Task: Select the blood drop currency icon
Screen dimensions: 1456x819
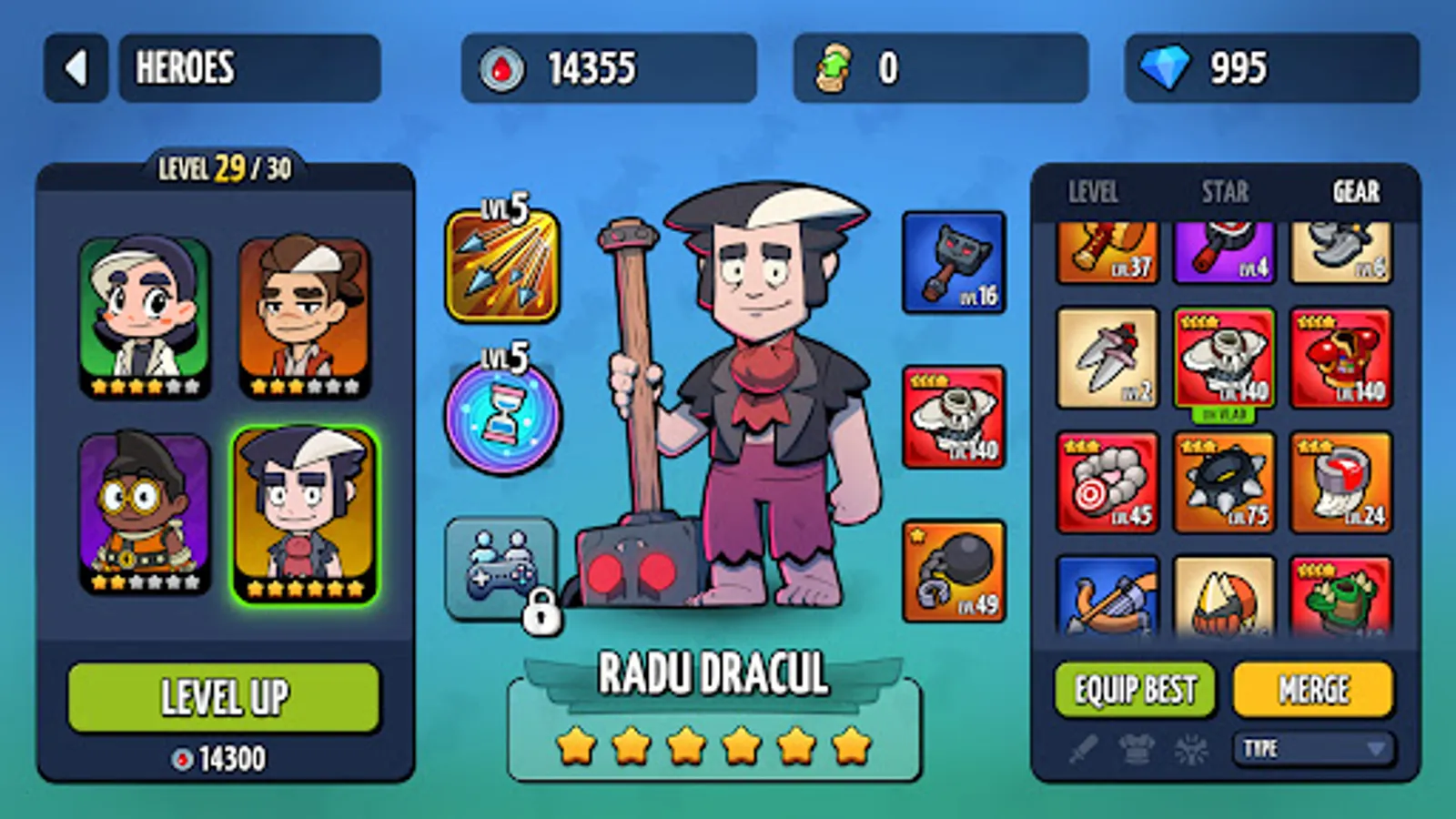Action: click(501, 67)
